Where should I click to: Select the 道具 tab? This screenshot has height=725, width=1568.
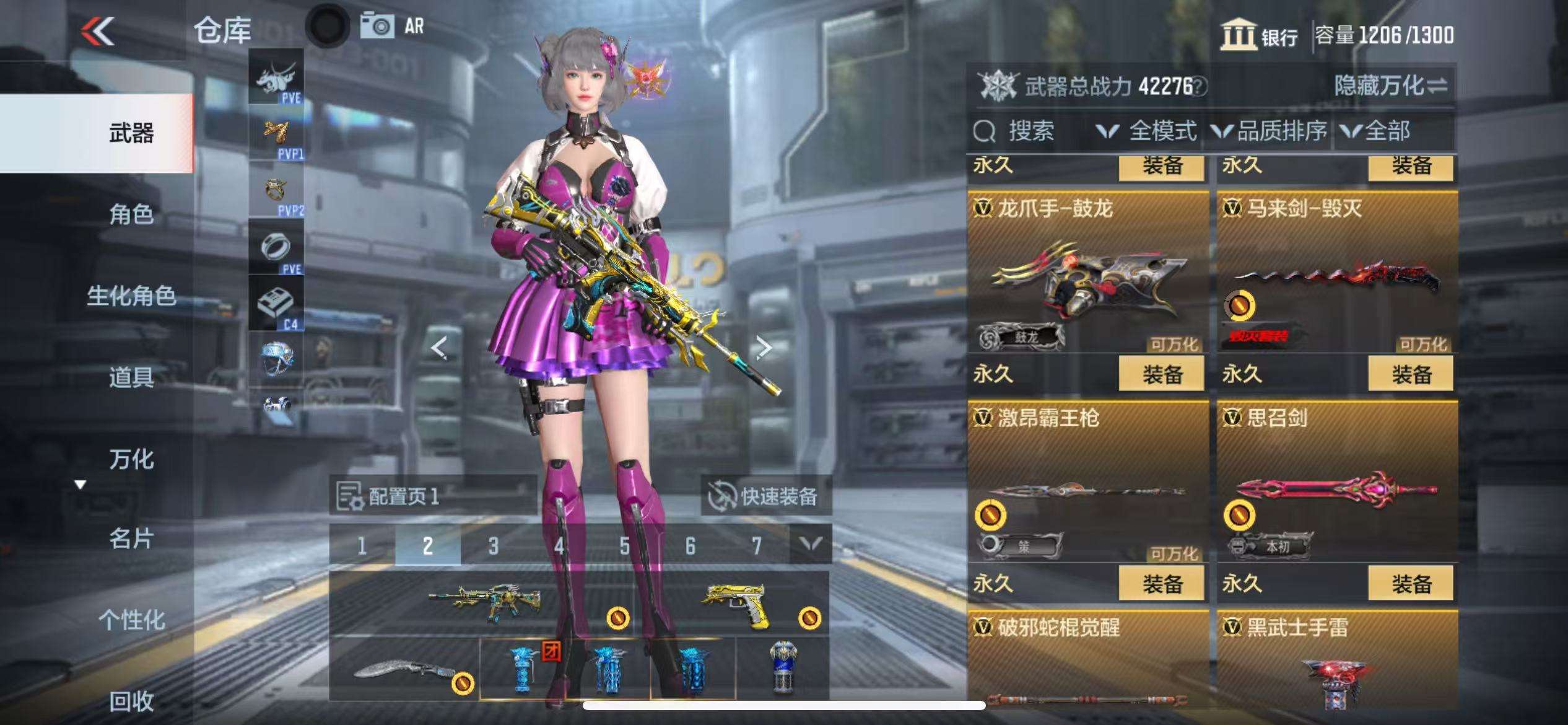pos(131,377)
